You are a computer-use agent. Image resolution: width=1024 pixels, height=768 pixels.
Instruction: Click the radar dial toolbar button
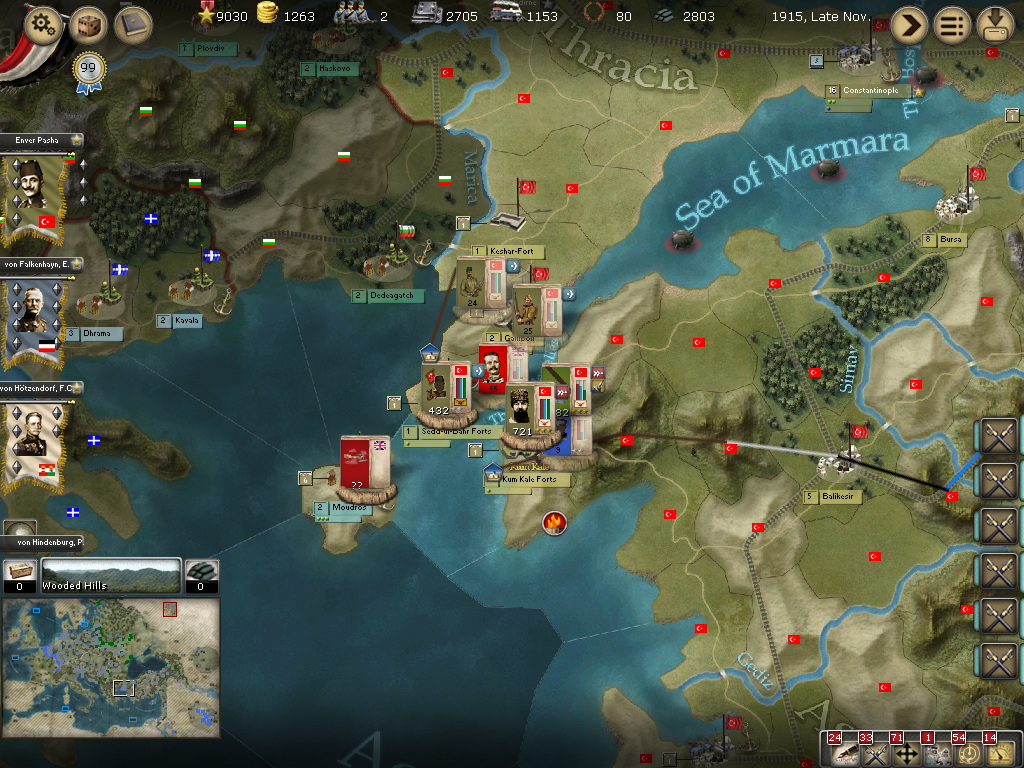(968, 751)
